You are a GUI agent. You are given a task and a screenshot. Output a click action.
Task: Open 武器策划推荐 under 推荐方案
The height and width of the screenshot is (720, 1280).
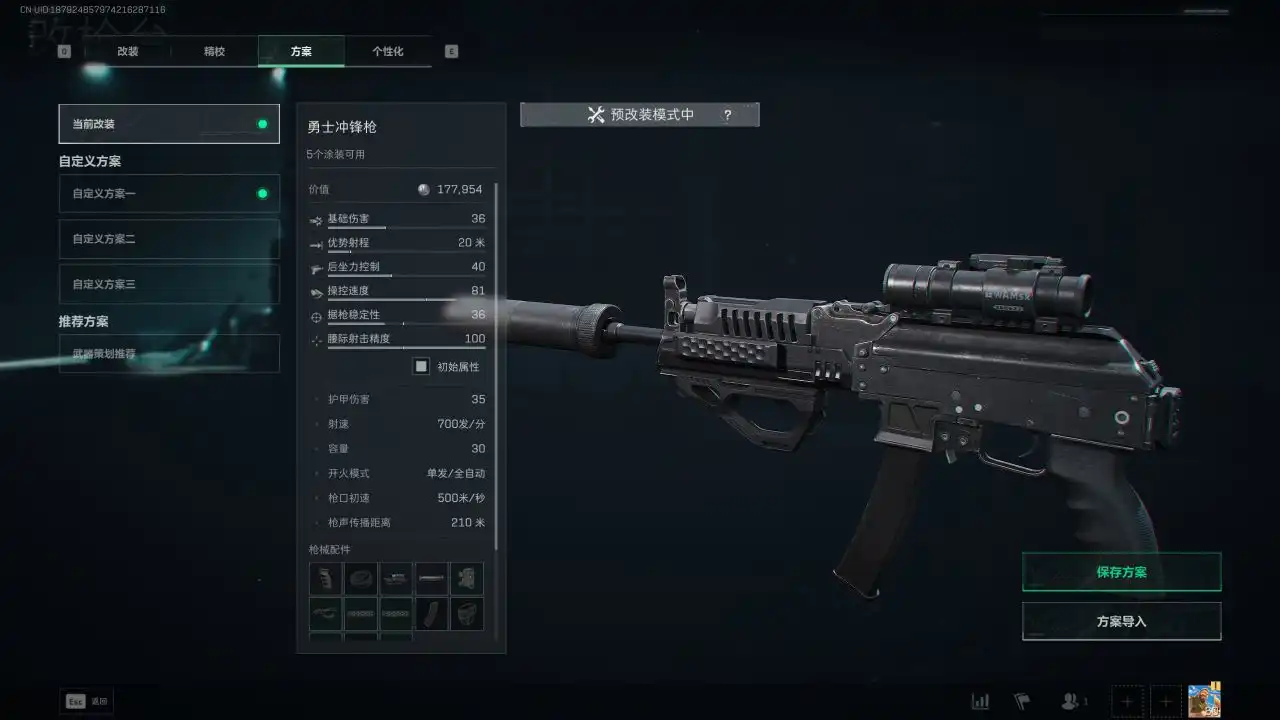(168, 353)
